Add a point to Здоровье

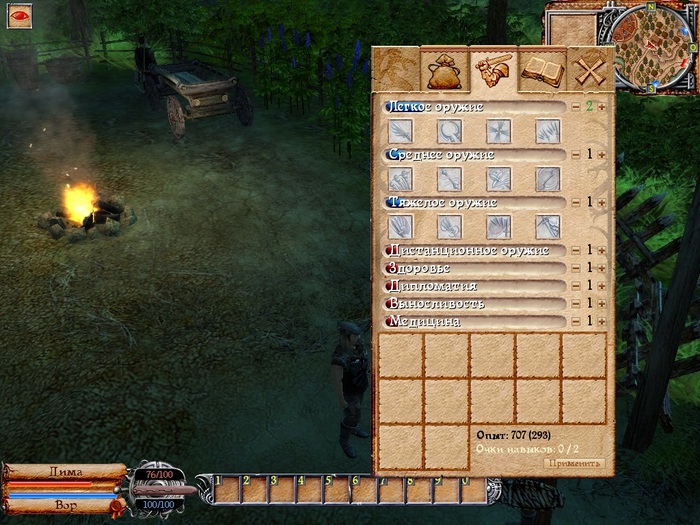pyautogui.click(x=602, y=268)
